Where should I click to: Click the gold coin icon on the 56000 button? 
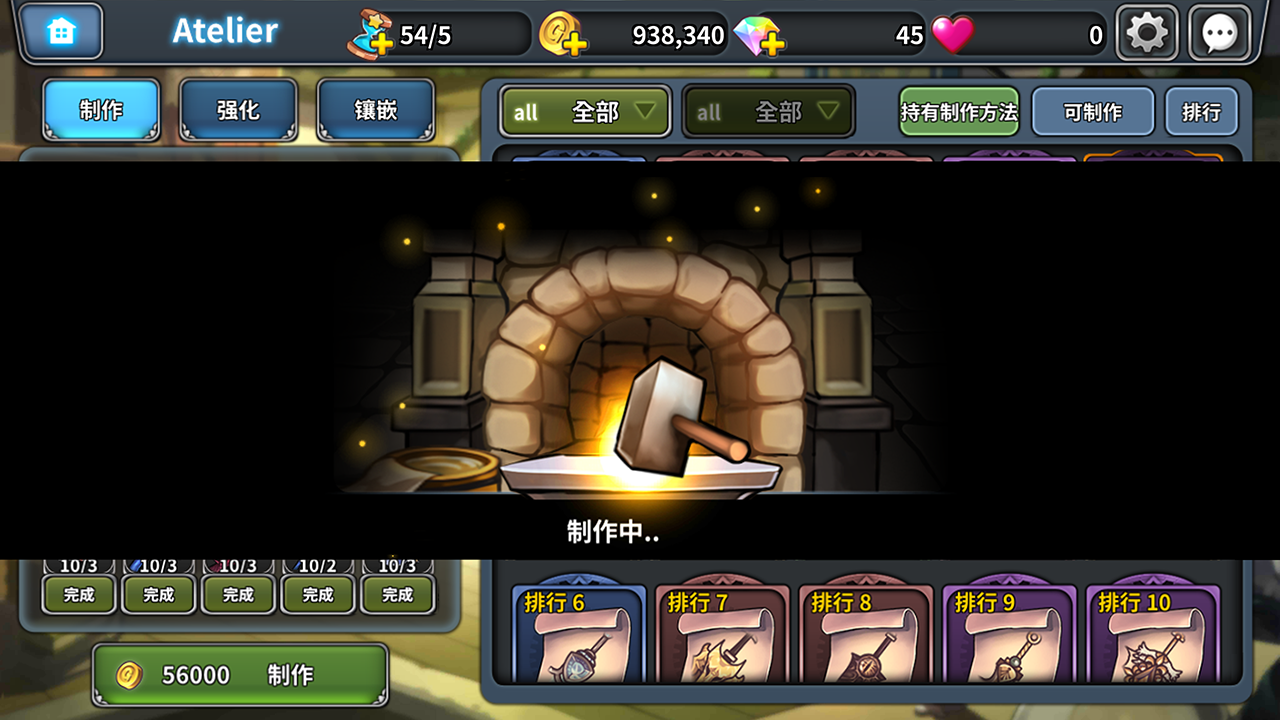128,673
